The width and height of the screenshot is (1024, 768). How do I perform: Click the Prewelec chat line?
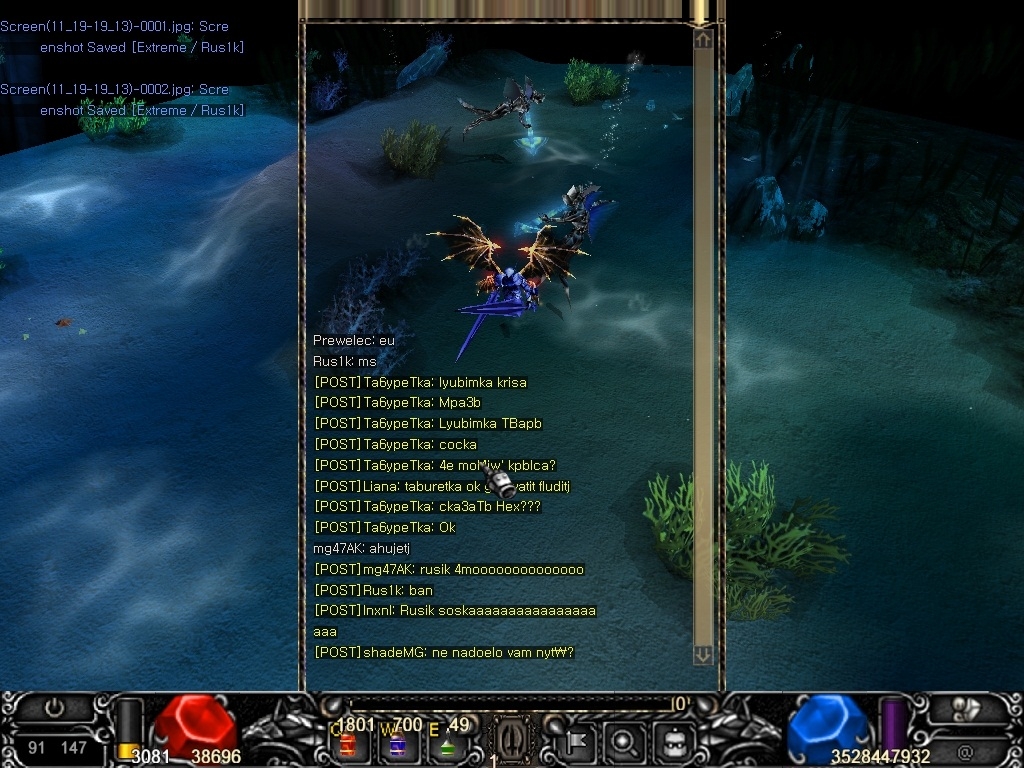pos(354,340)
